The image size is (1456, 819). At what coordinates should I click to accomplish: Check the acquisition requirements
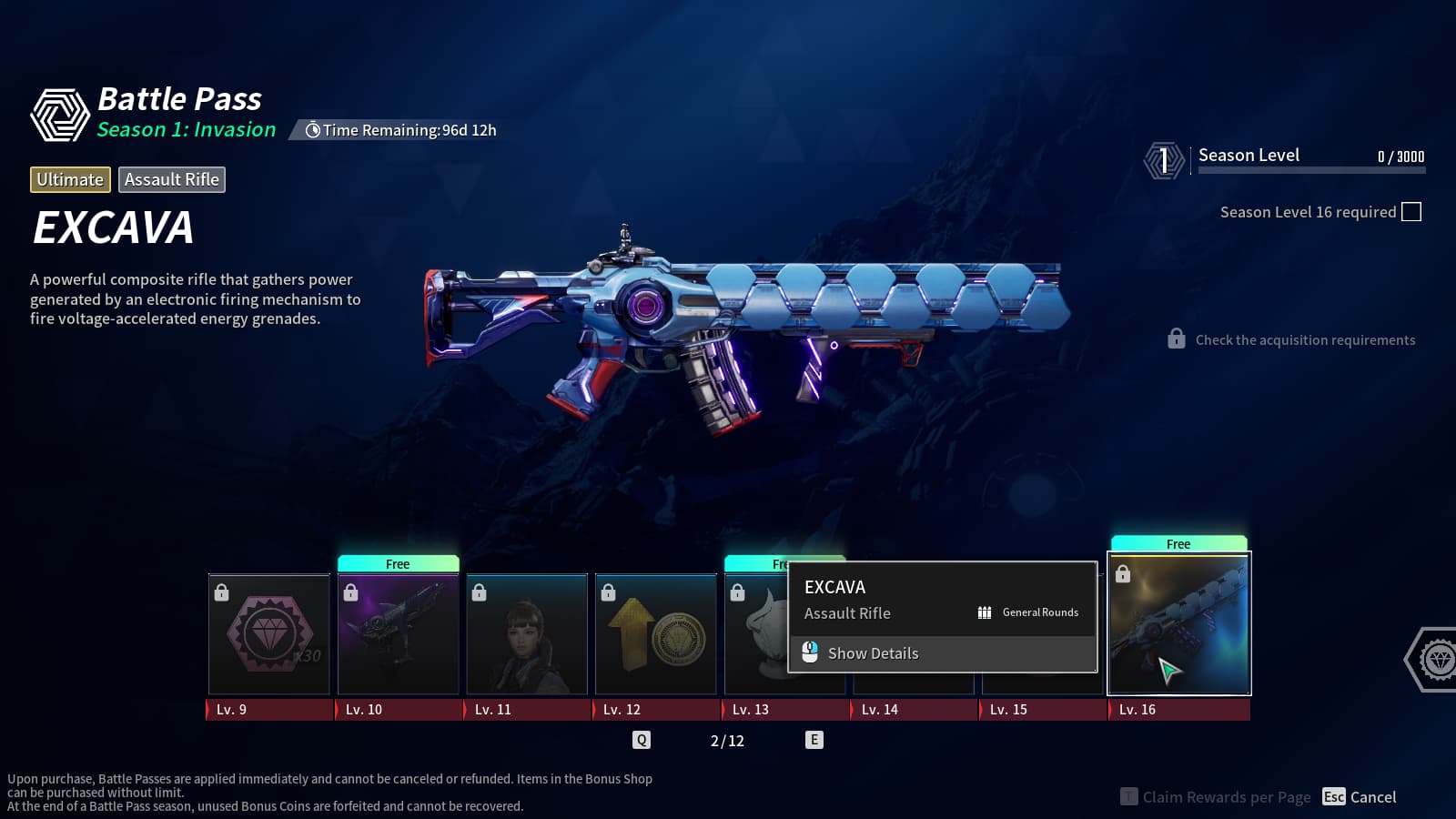[x=1304, y=340]
